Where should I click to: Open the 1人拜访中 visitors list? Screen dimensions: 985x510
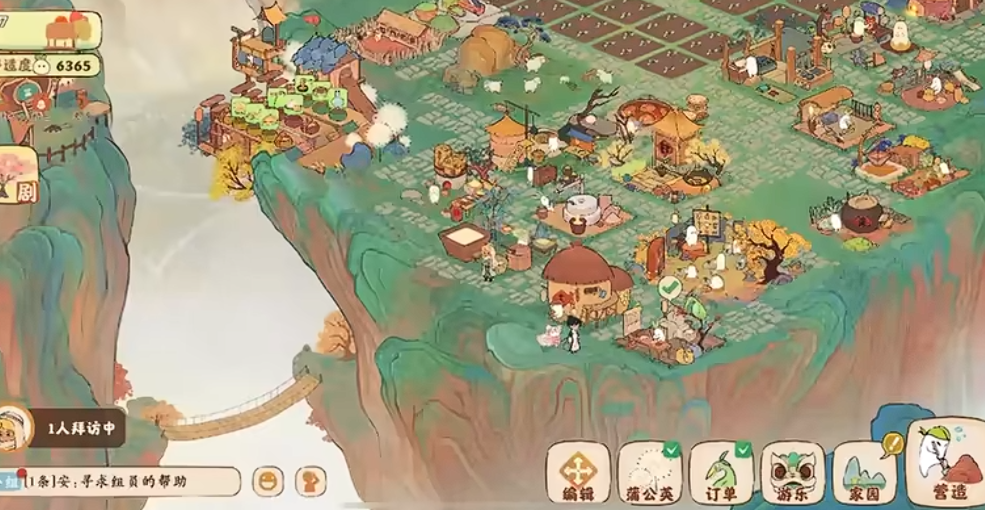(70, 429)
